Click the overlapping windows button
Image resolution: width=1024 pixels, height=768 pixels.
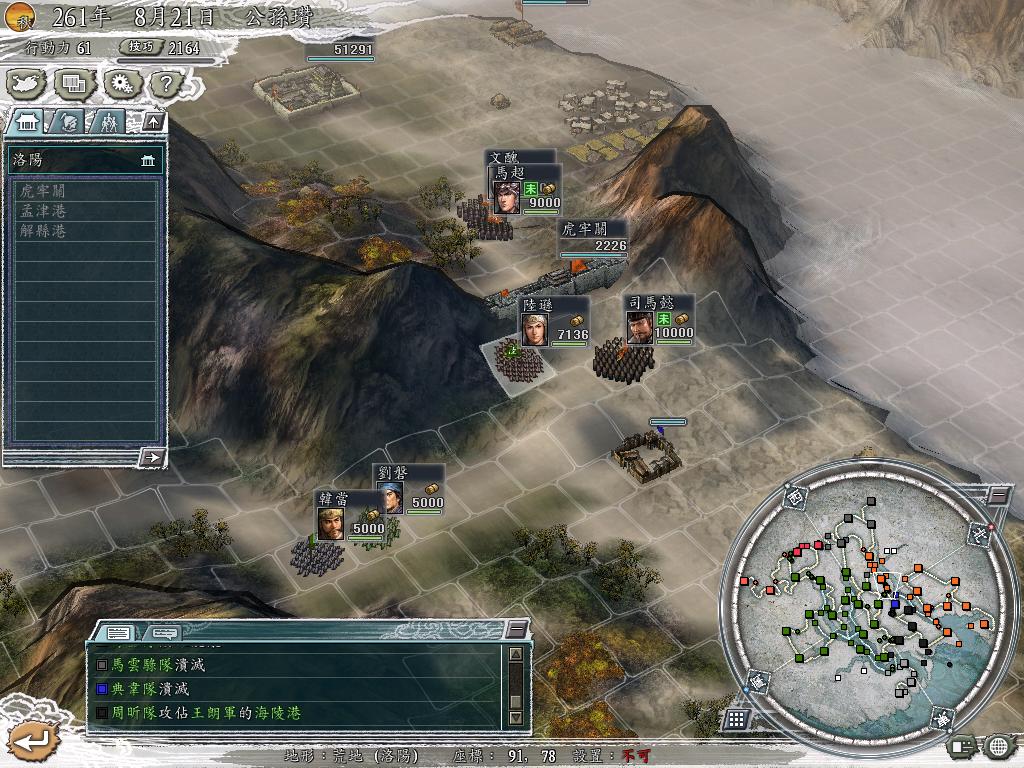coord(73,83)
